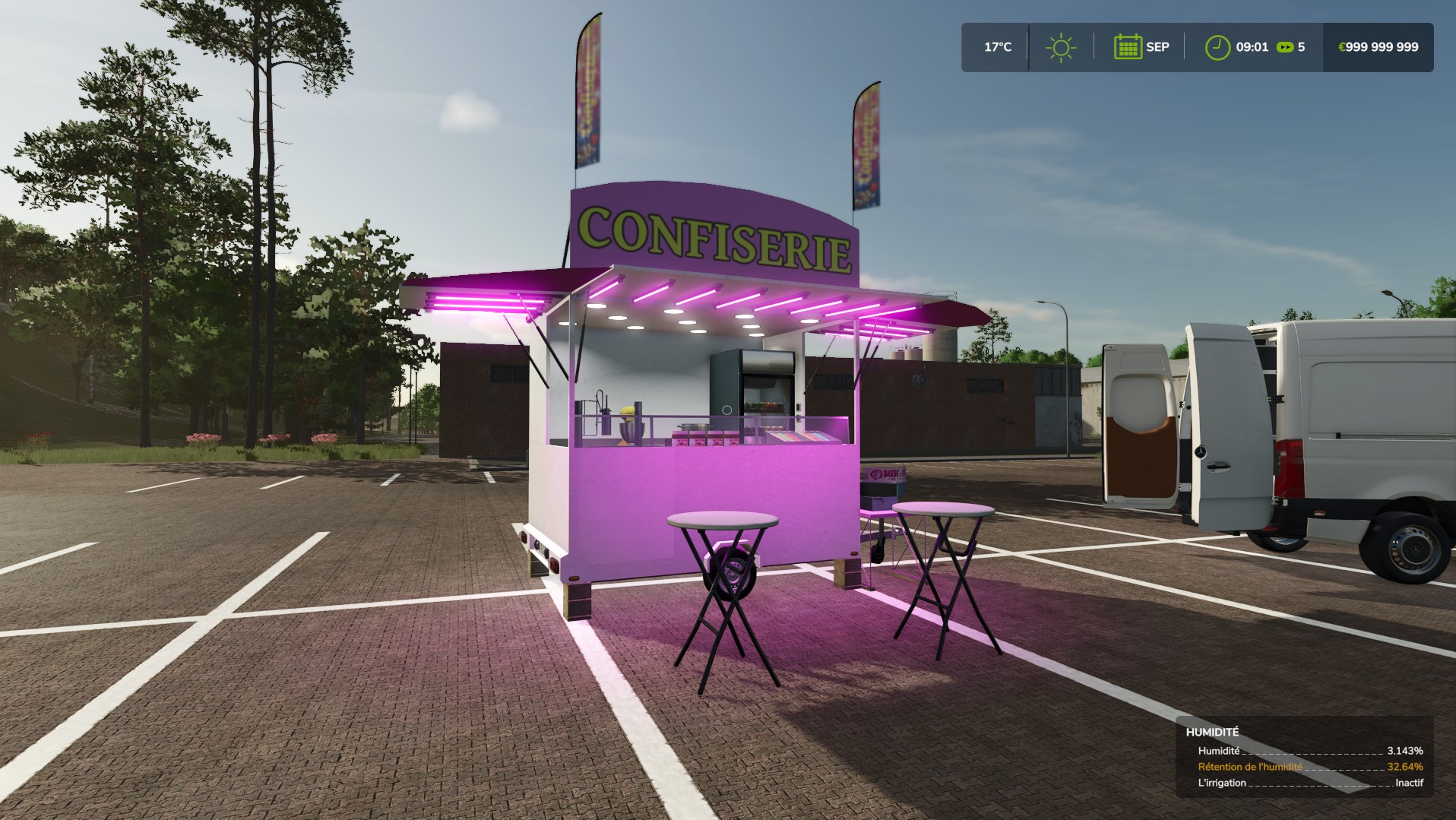This screenshot has width=1456, height=820.
Task: Click the sun weather icon
Action: (1061, 46)
